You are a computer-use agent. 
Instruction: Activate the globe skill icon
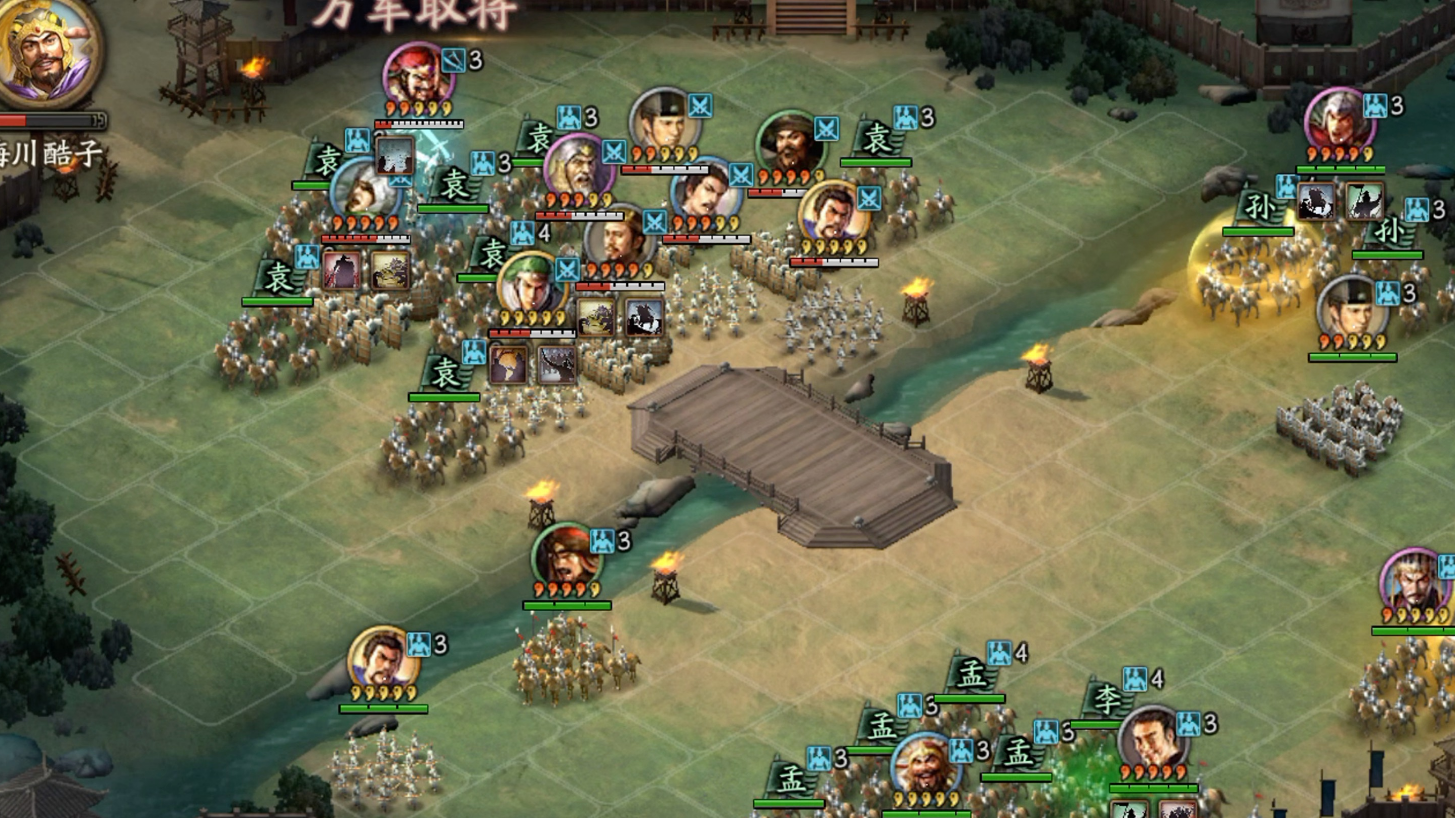point(509,366)
